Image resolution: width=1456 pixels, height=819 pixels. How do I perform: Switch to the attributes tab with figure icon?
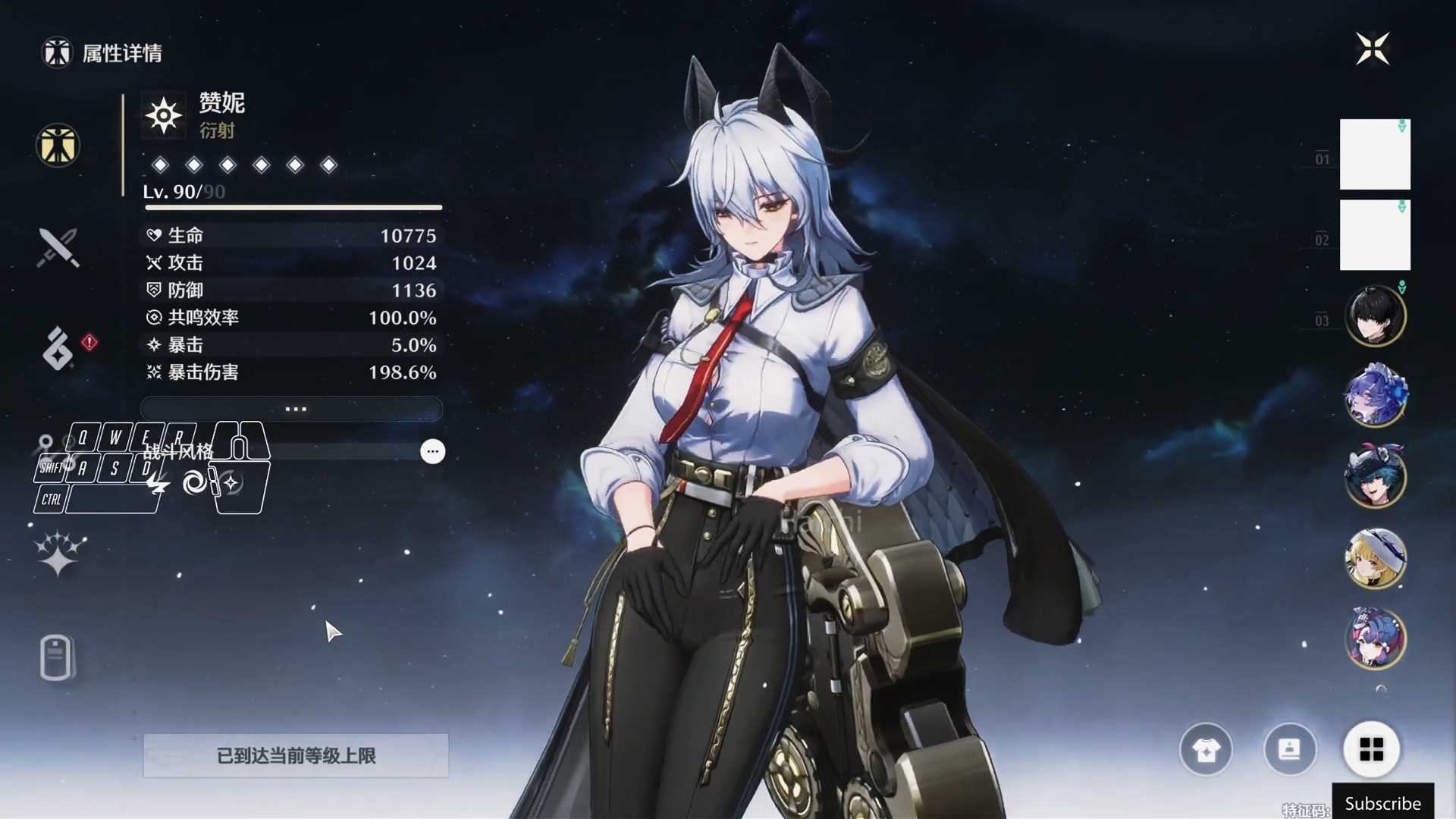point(58,145)
